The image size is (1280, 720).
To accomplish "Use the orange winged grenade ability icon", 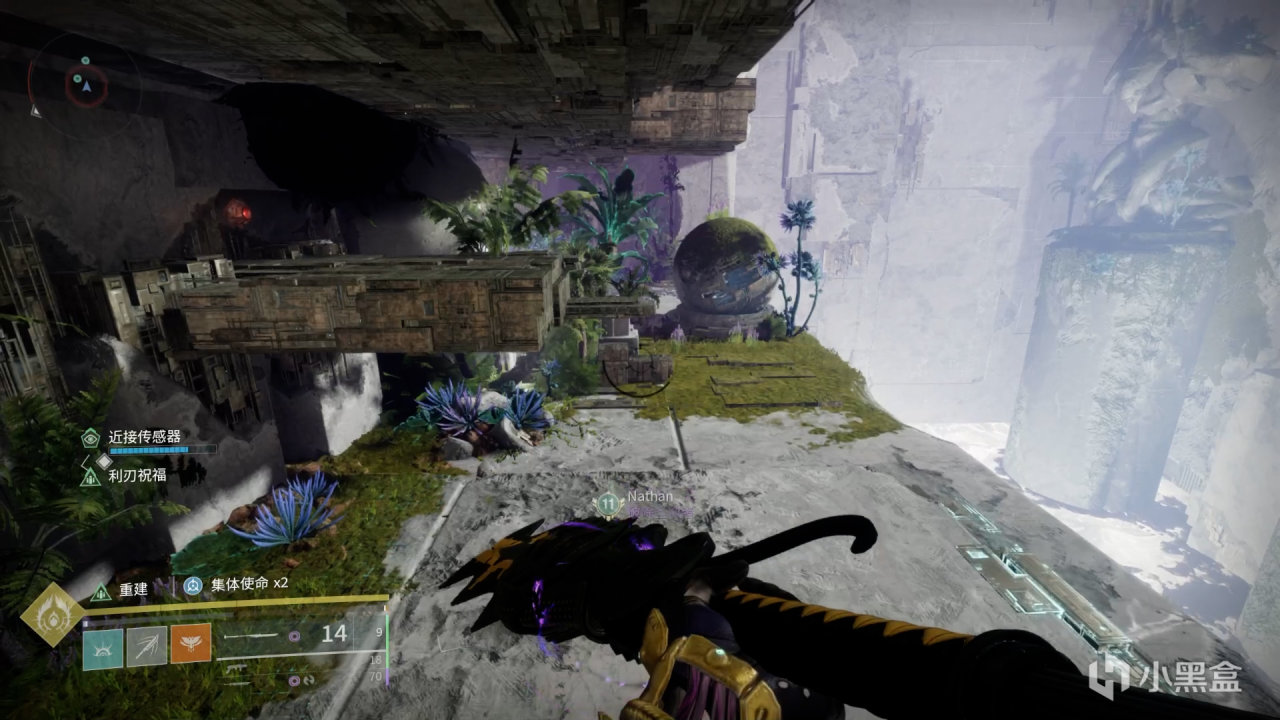I will [190, 645].
